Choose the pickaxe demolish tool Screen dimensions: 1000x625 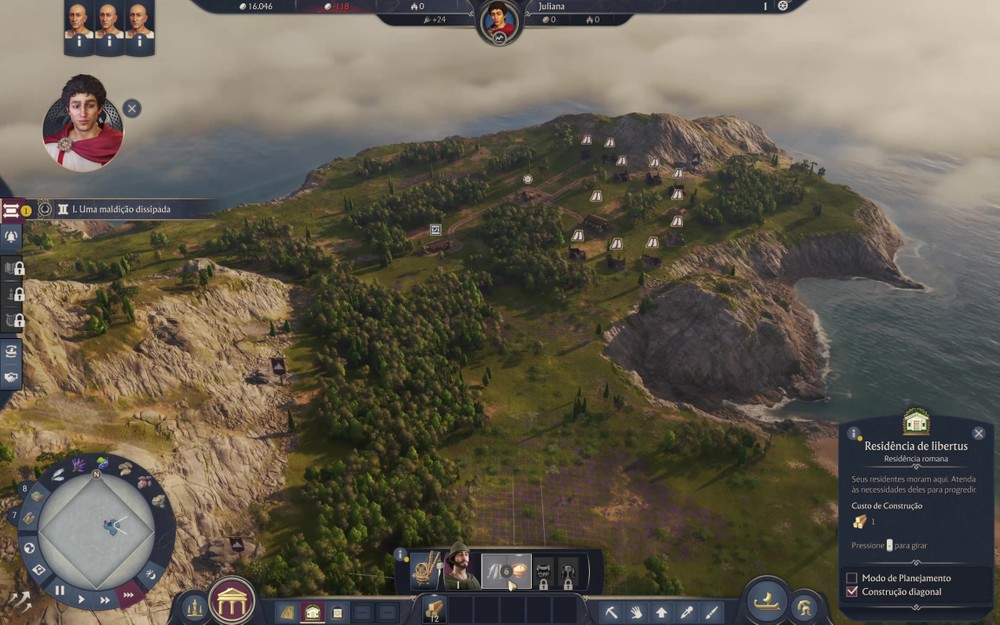(x=611, y=611)
